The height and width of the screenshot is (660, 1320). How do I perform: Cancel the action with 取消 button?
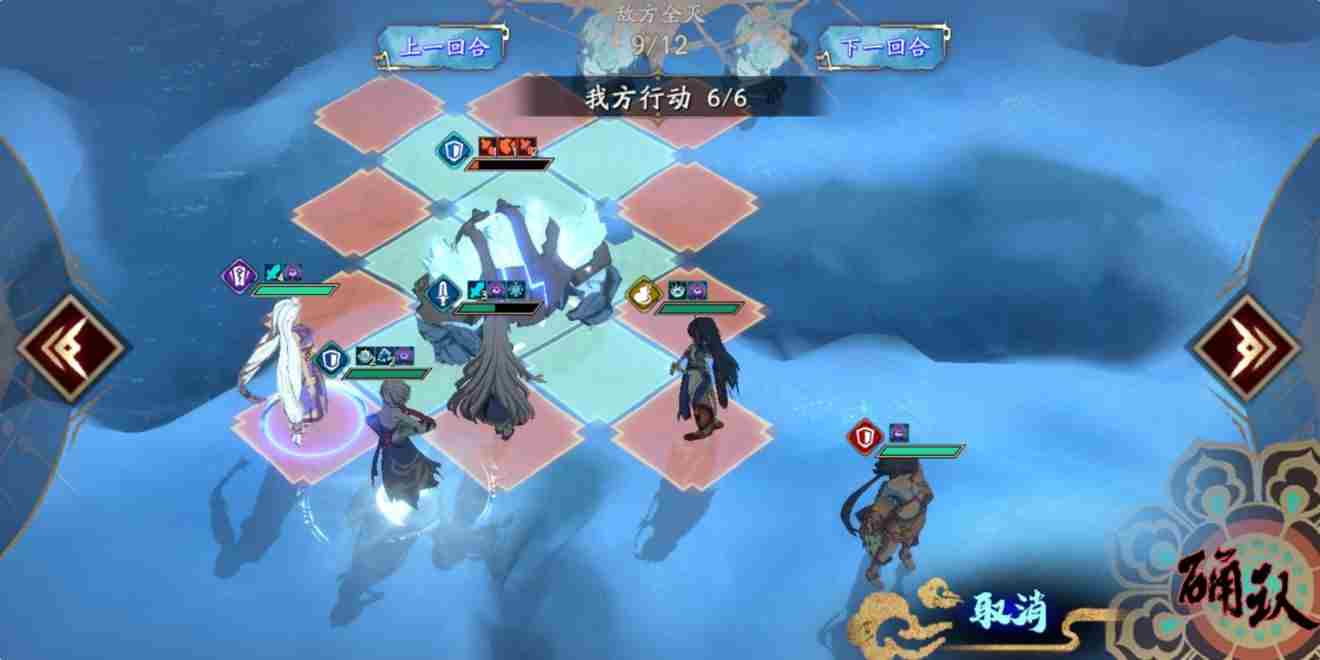click(1005, 610)
